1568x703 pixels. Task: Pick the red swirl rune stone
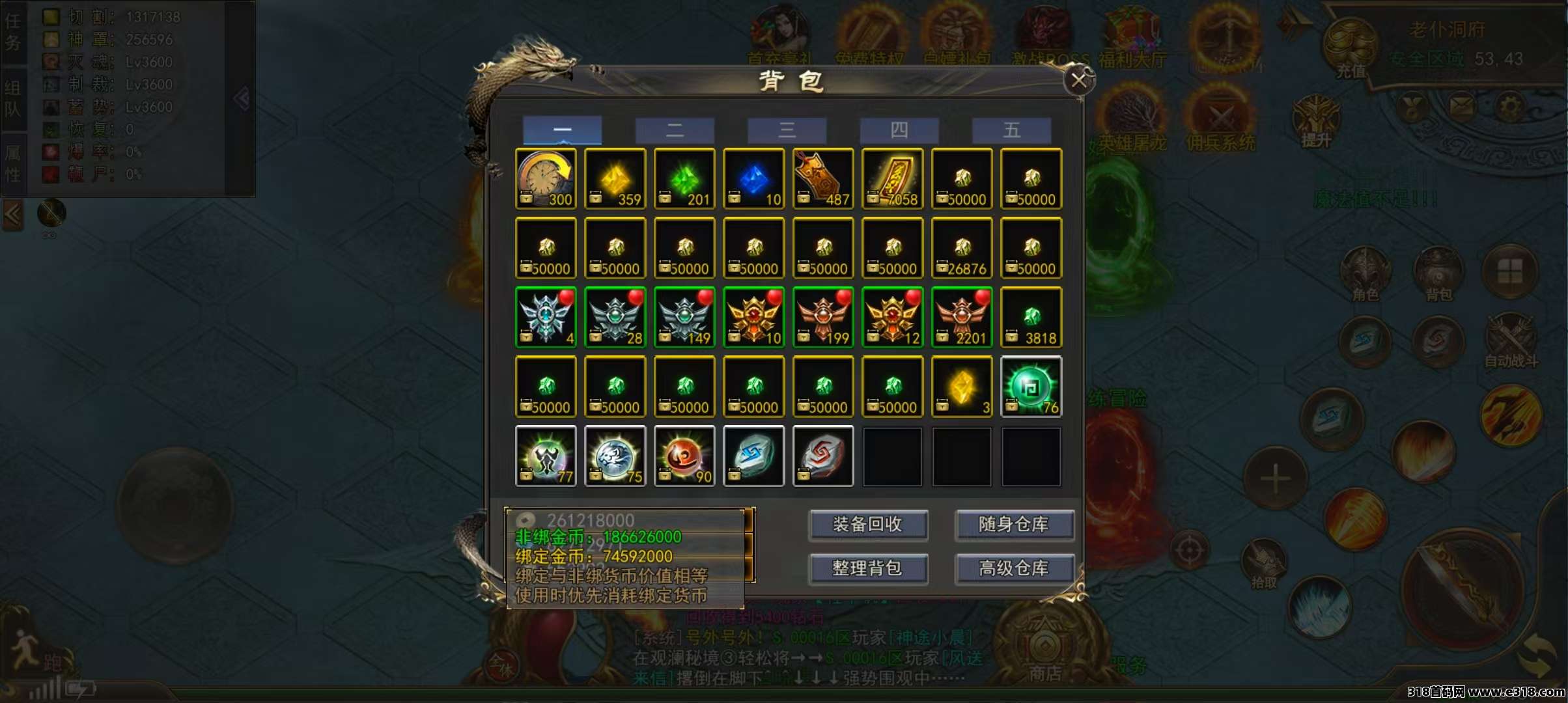[823, 456]
